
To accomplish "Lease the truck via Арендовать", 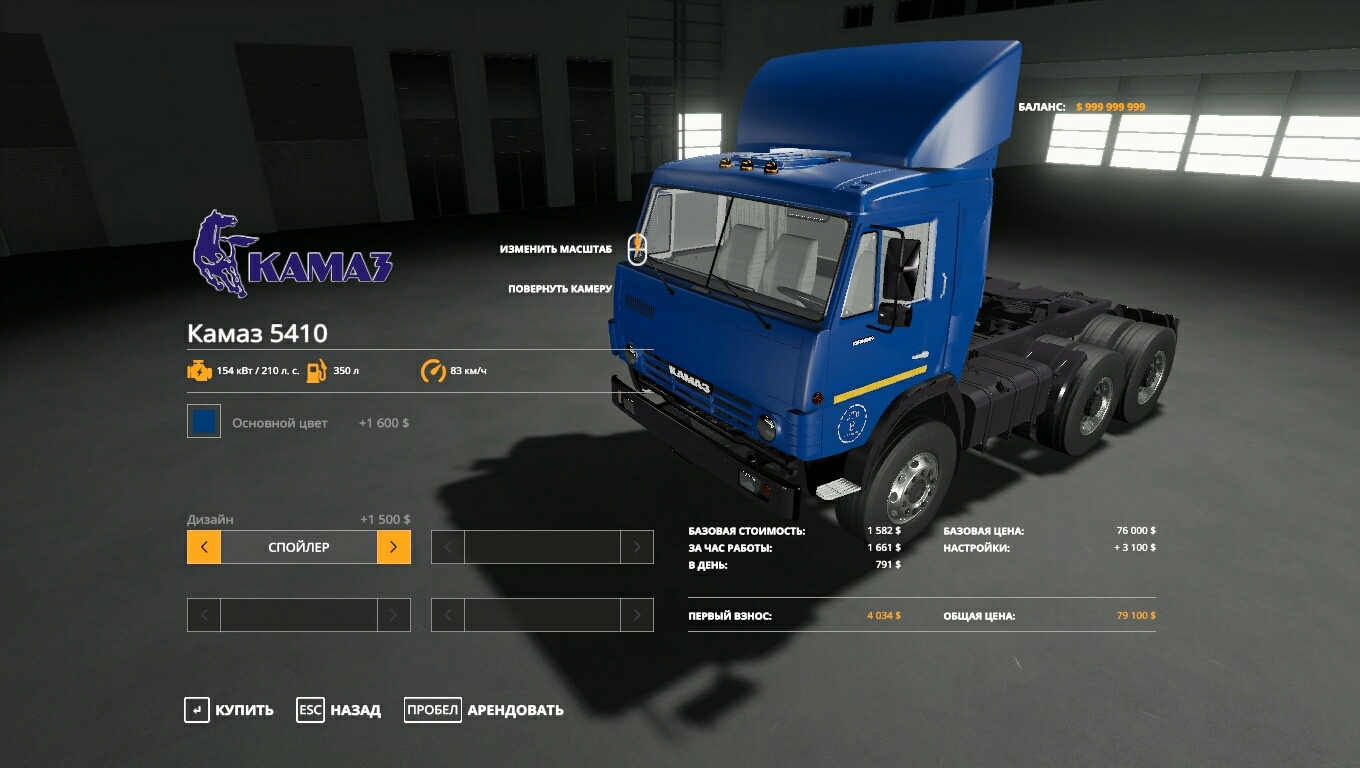I will 484,710.
